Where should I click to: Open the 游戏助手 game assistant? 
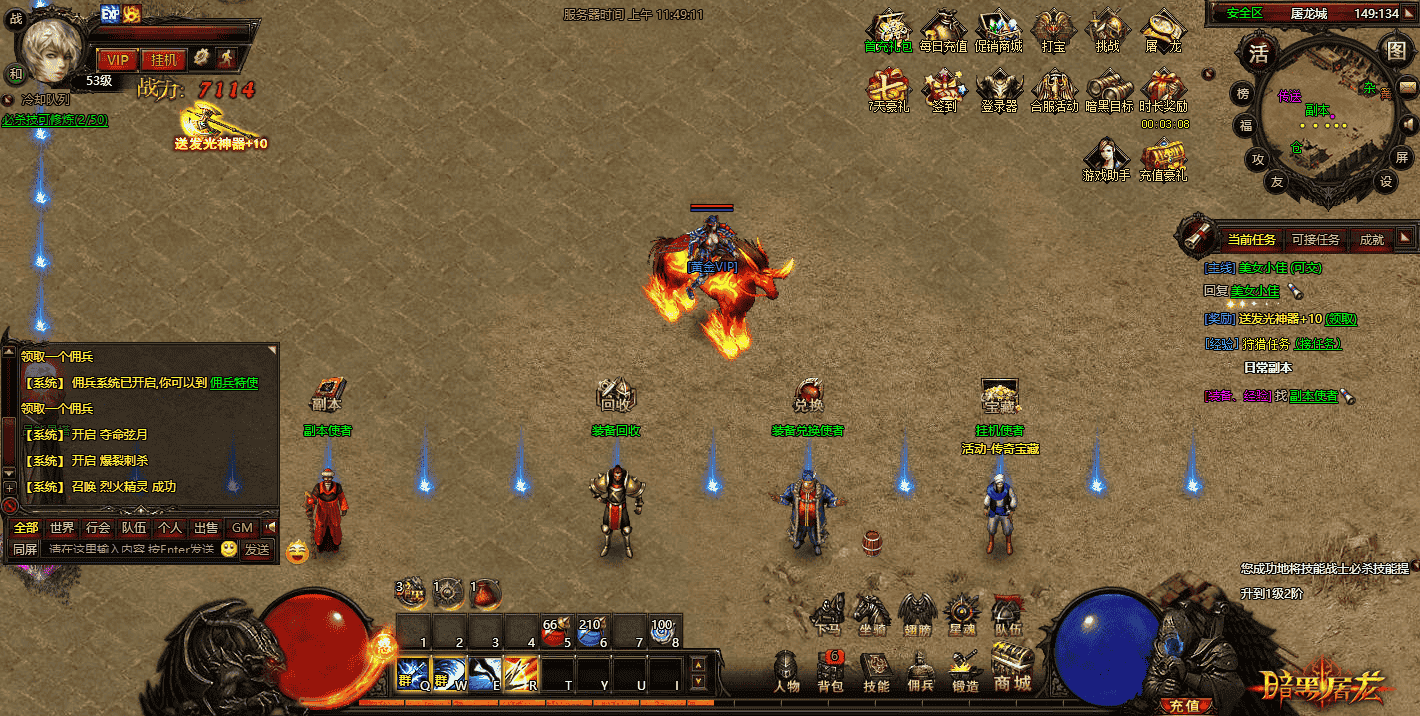(1106, 158)
